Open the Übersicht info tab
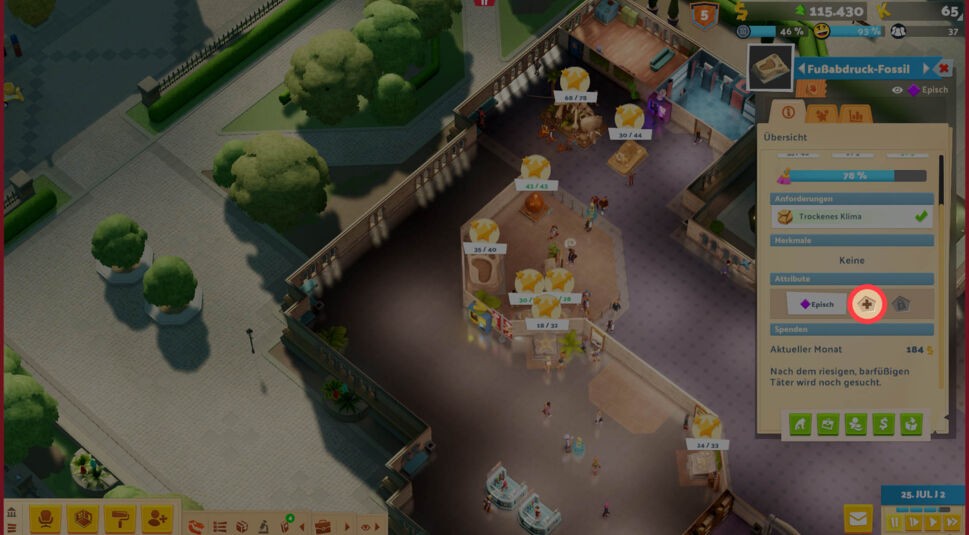Viewport: 969px width, 535px height. point(788,114)
